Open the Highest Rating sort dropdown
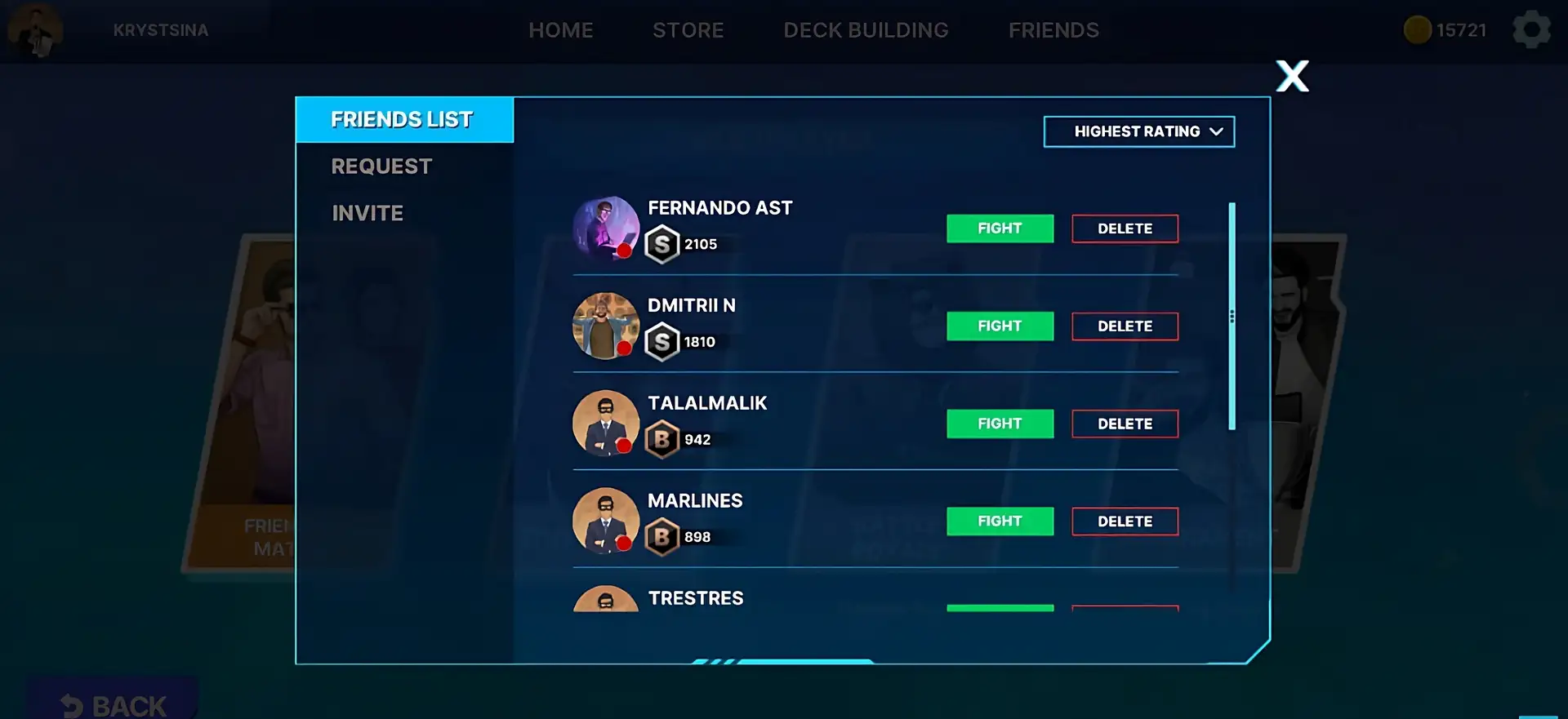The width and height of the screenshot is (1568, 719). [x=1138, y=131]
